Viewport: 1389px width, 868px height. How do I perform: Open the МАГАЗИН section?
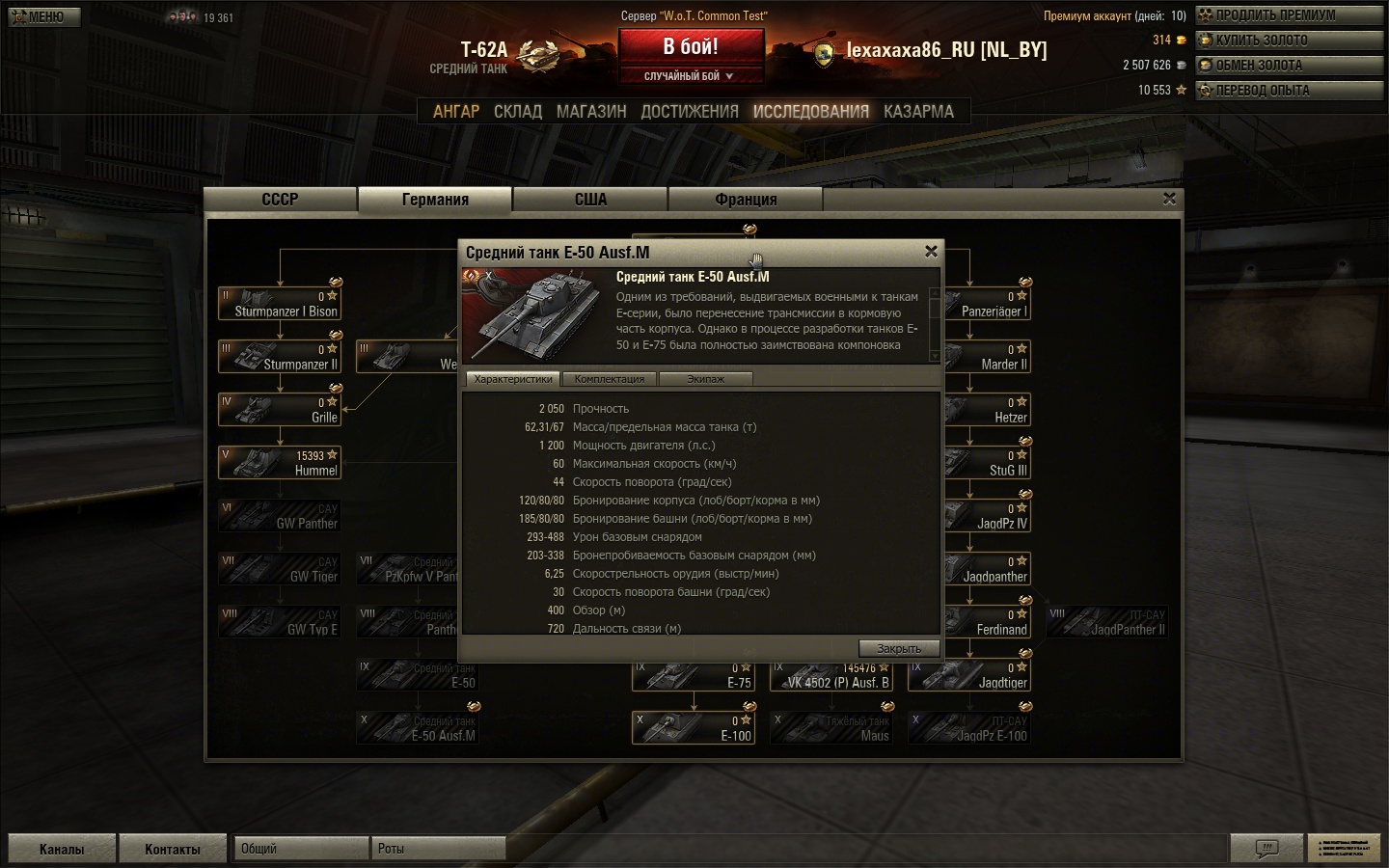point(591,112)
